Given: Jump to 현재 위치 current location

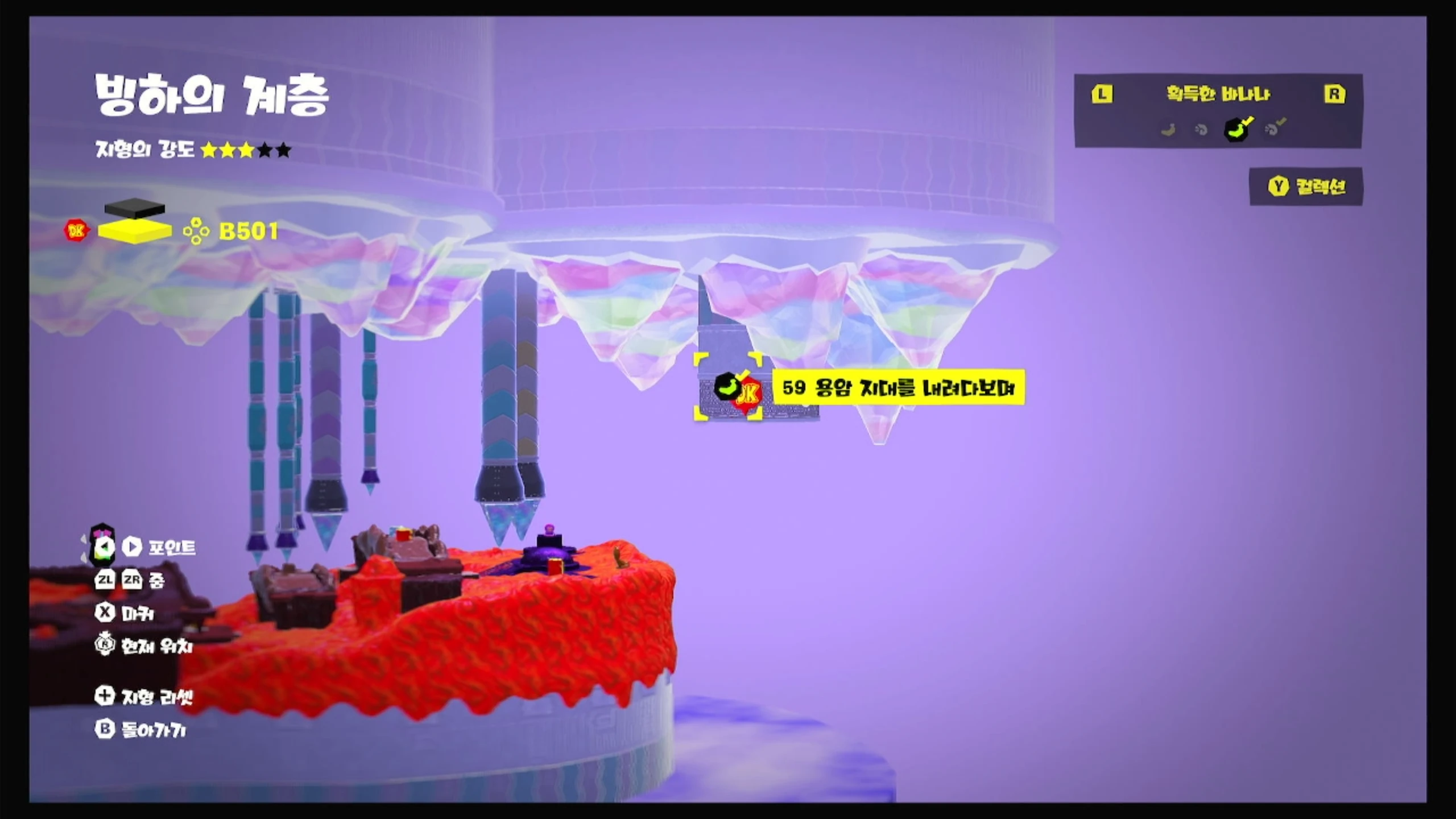Looking at the screenshot, I should (144, 646).
